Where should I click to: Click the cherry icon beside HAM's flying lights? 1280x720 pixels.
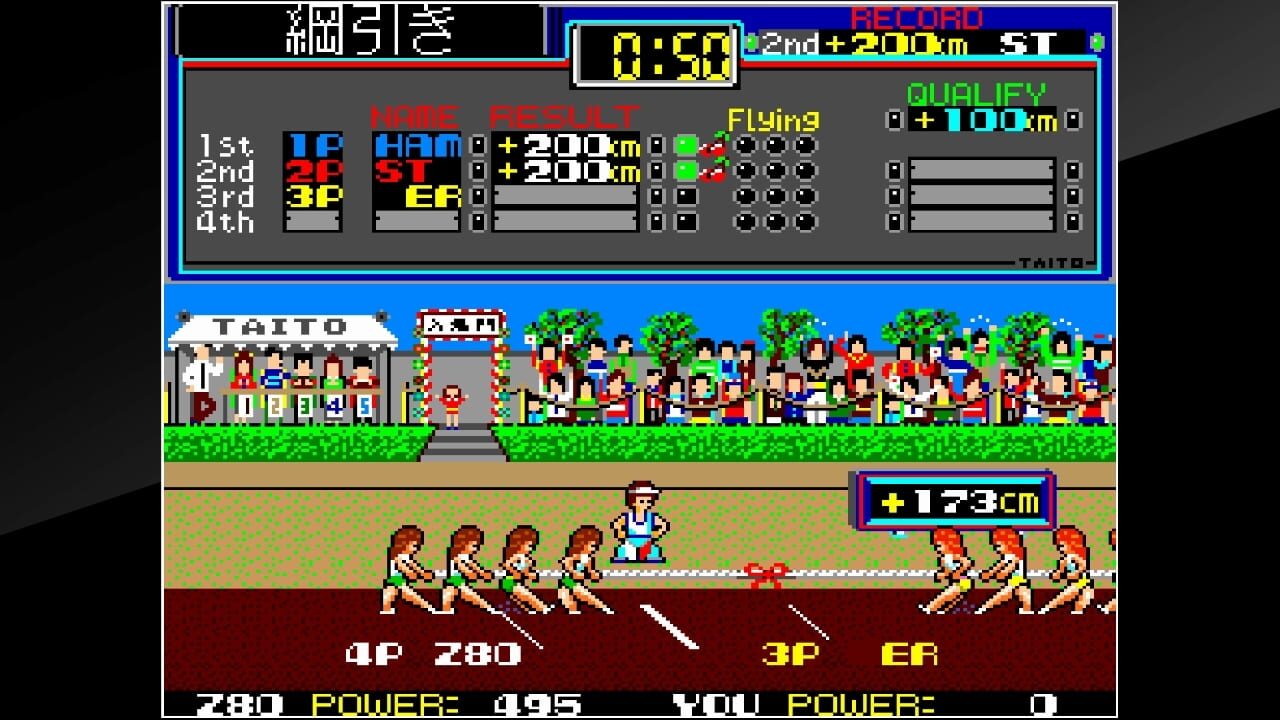coord(713,148)
